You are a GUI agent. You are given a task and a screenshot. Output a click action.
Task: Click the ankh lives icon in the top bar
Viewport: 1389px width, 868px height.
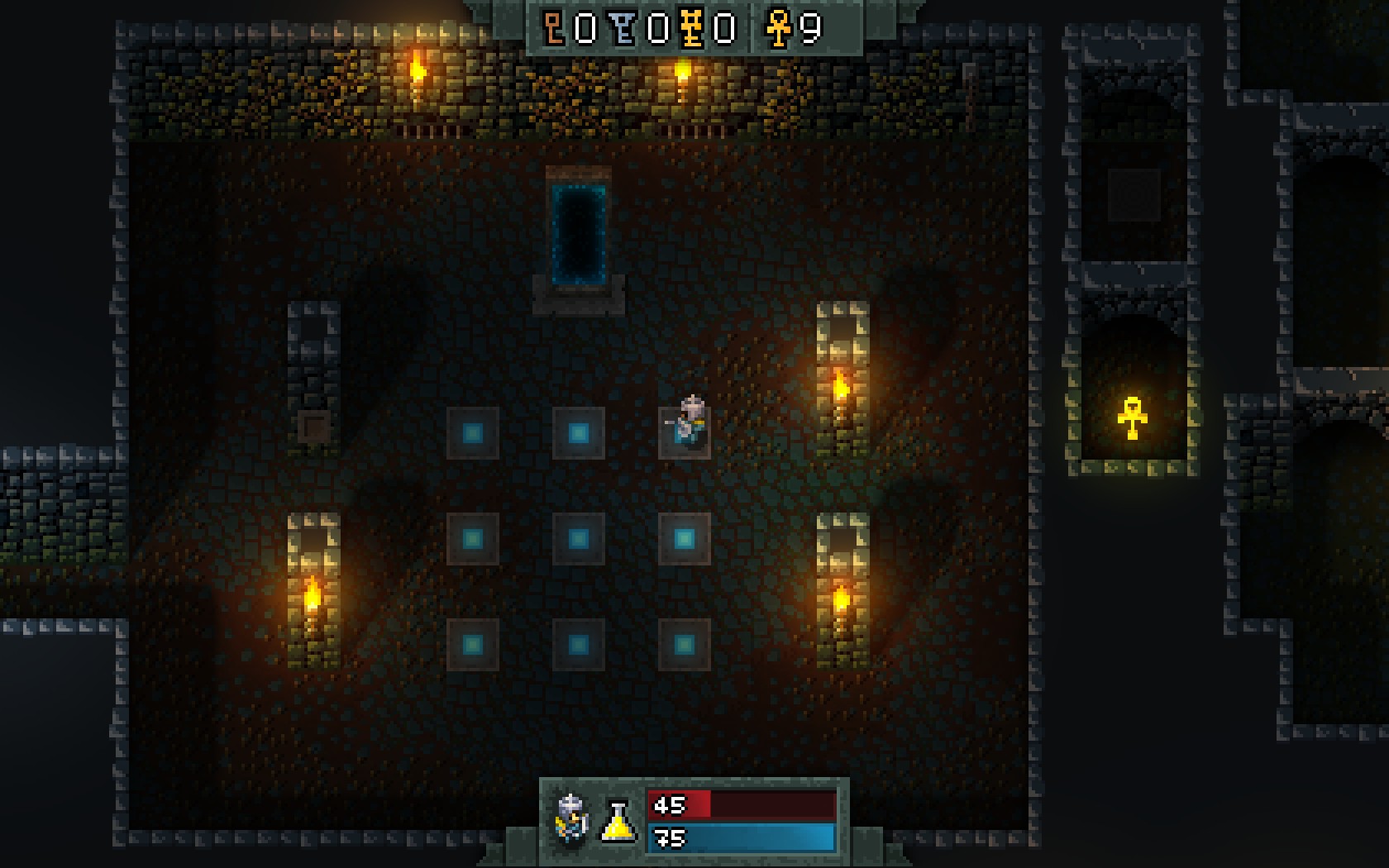[x=778, y=29]
